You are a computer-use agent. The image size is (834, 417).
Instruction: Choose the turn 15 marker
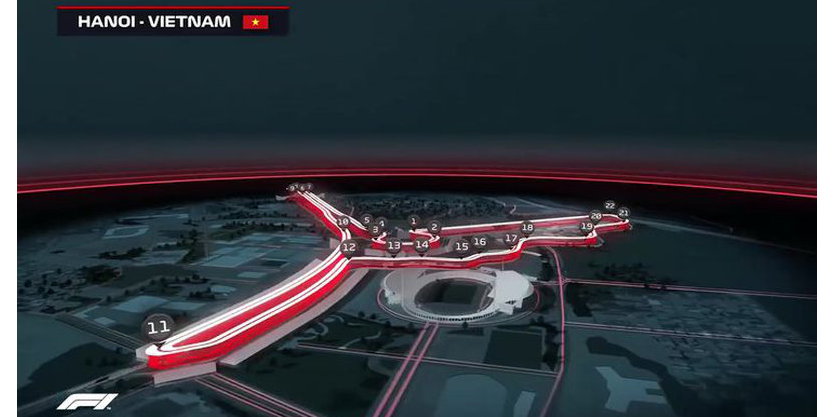point(461,246)
